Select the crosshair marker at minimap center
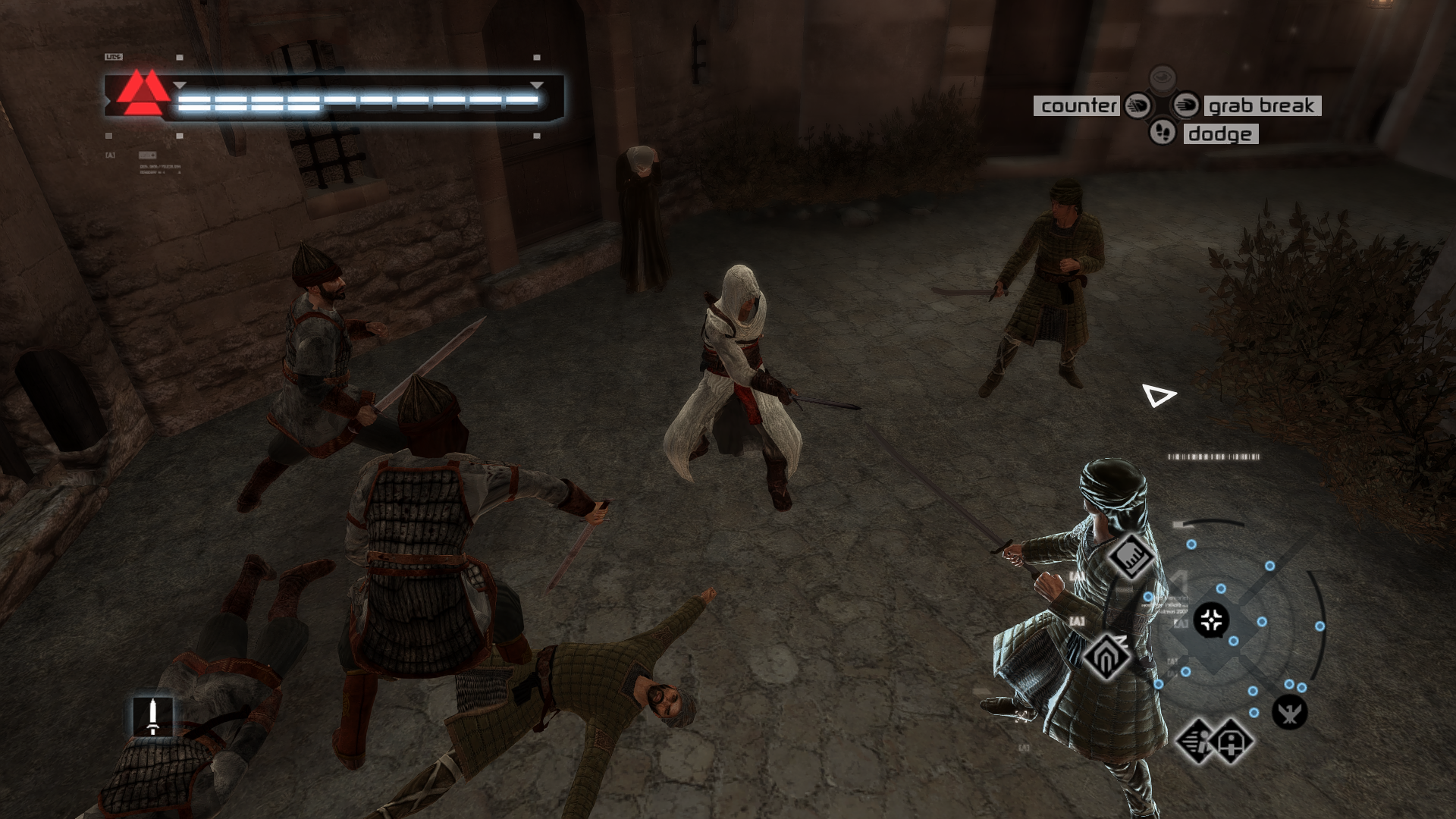The width and height of the screenshot is (1456, 819). click(1211, 620)
